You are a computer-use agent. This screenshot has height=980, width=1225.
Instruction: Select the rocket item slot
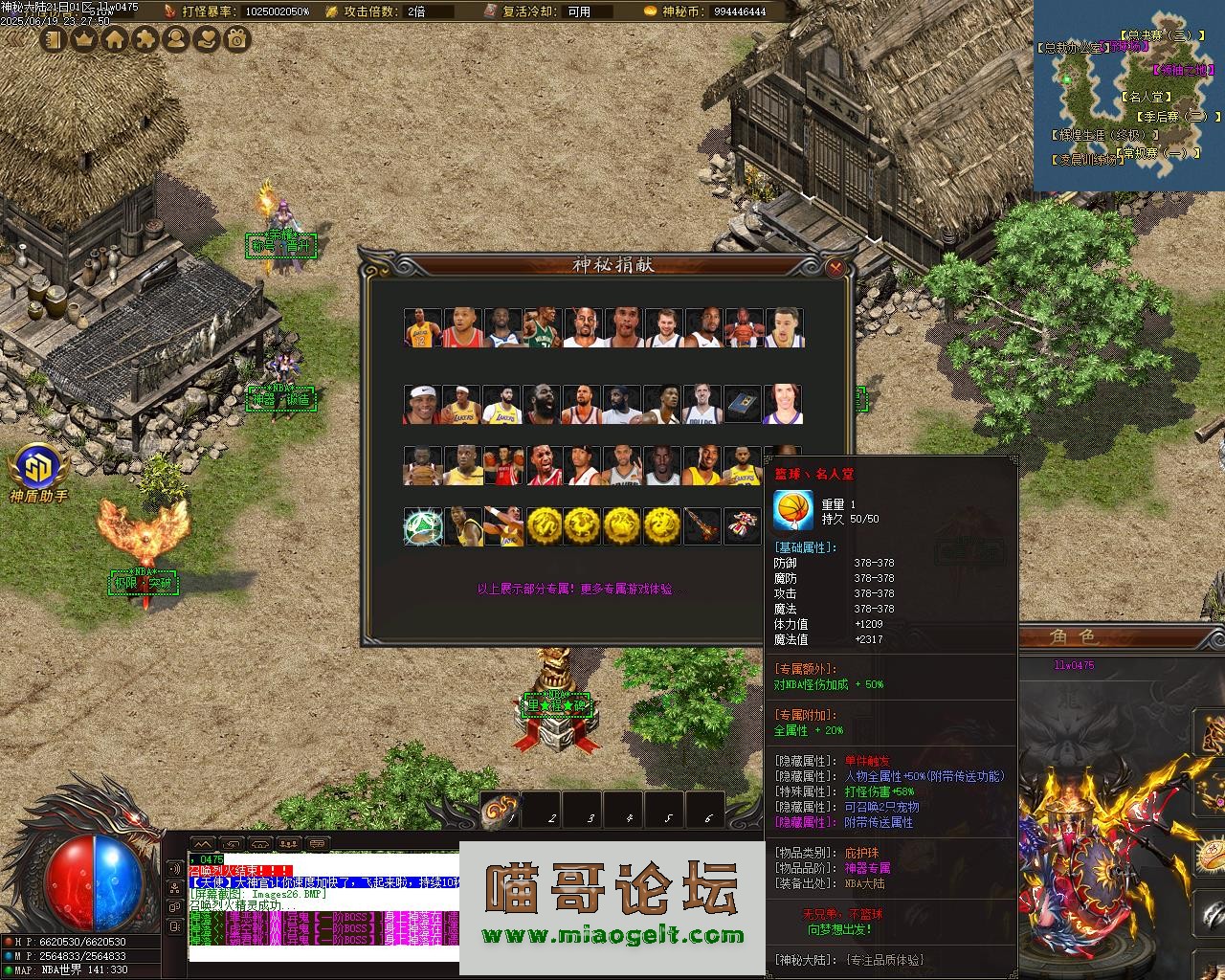point(702,527)
